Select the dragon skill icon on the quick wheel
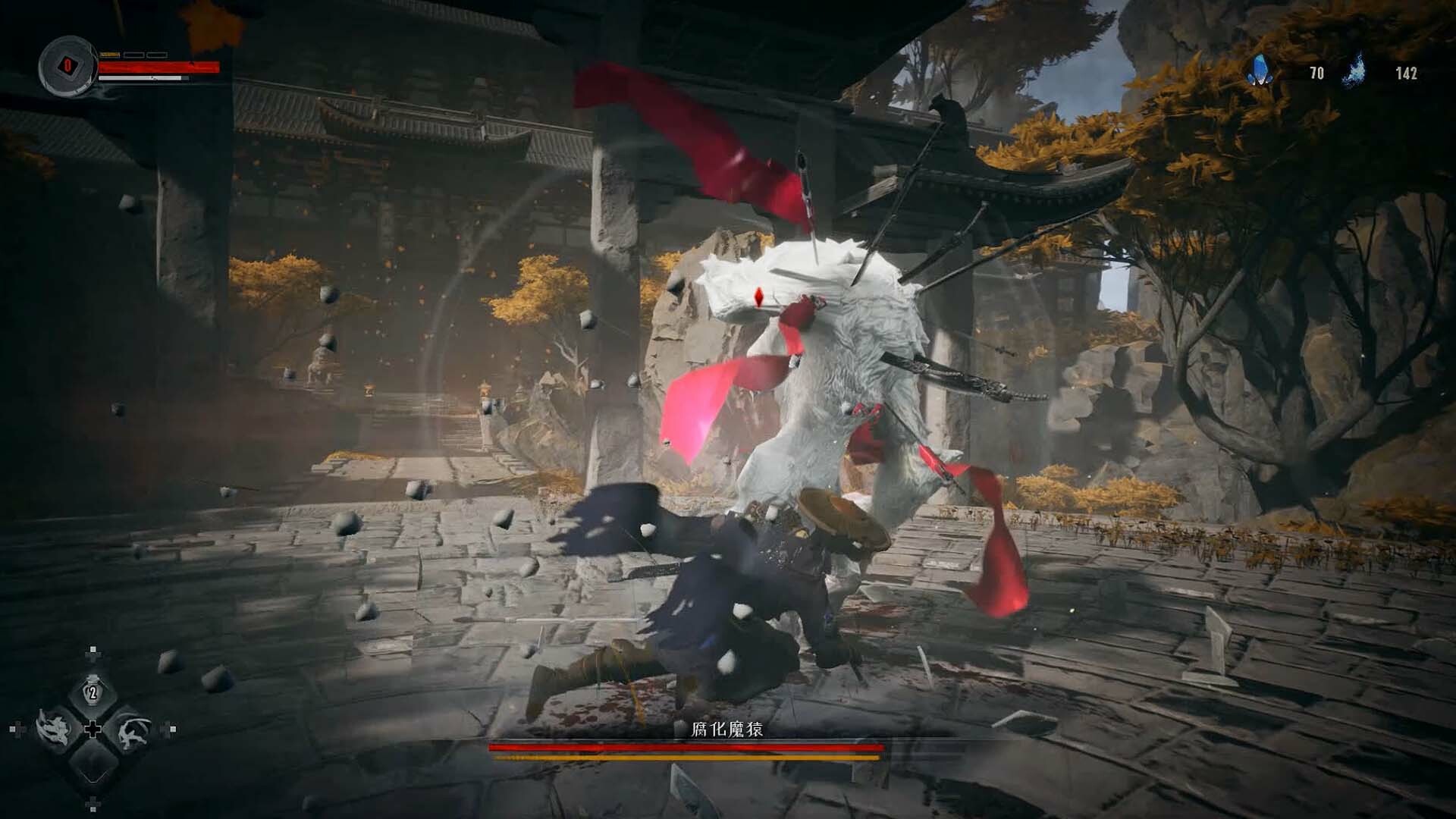Image resolution: width=1456 pixels, height=819 pixels. tap(57, 729)
